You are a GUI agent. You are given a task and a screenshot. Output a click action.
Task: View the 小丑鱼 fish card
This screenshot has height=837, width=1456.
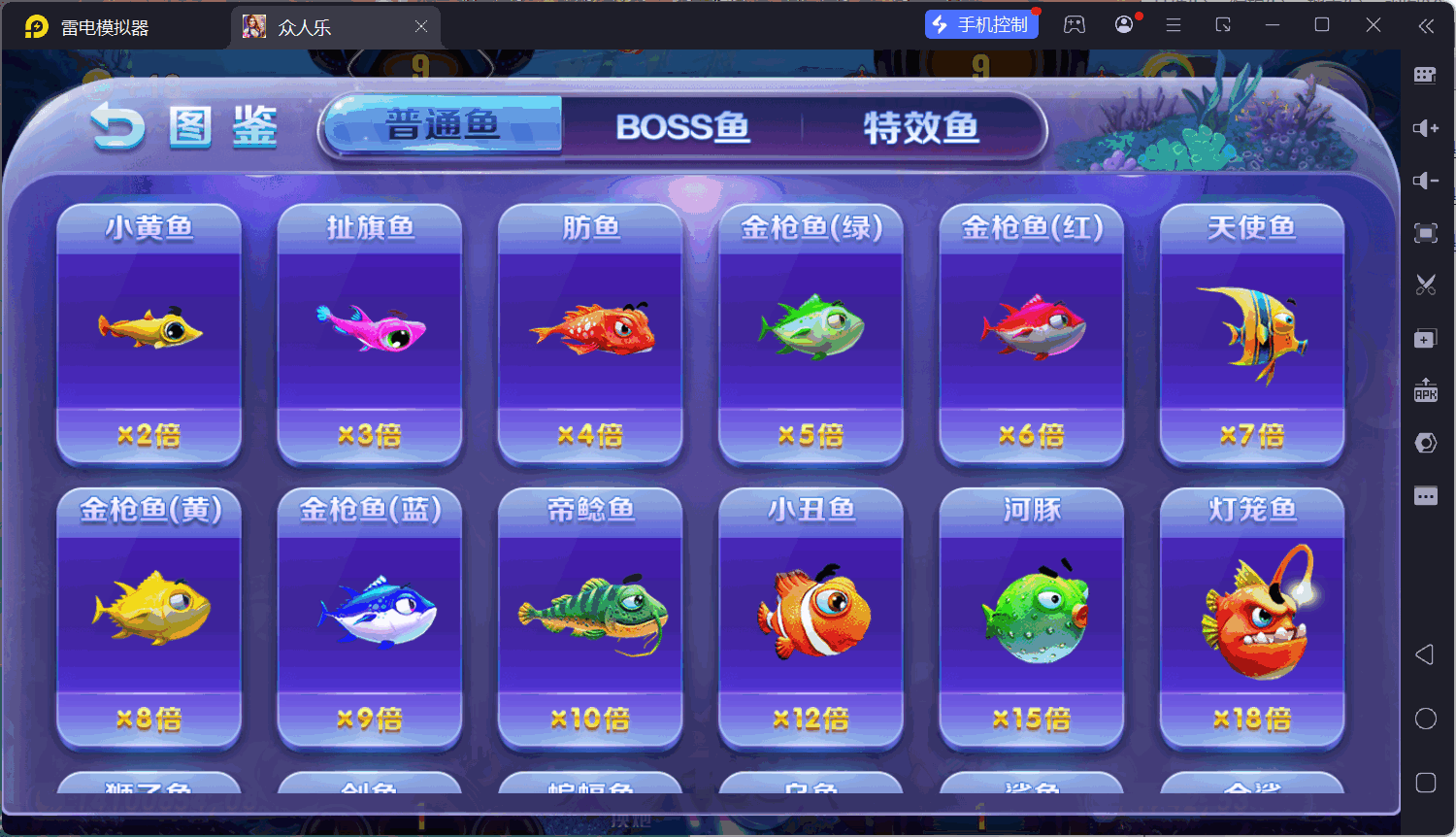810,617
